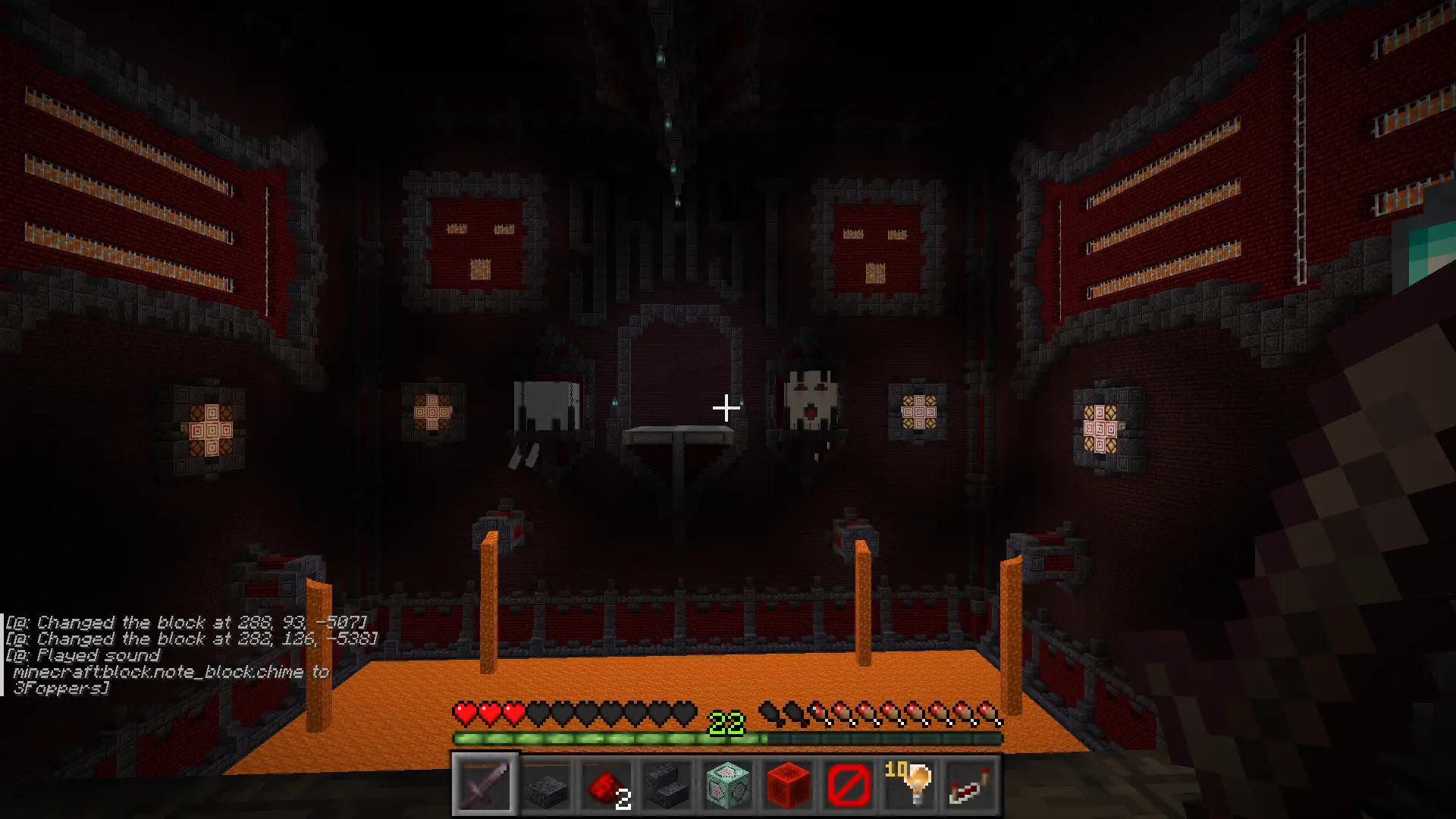Choose the barrier item slot

click(x=849, y=784)
